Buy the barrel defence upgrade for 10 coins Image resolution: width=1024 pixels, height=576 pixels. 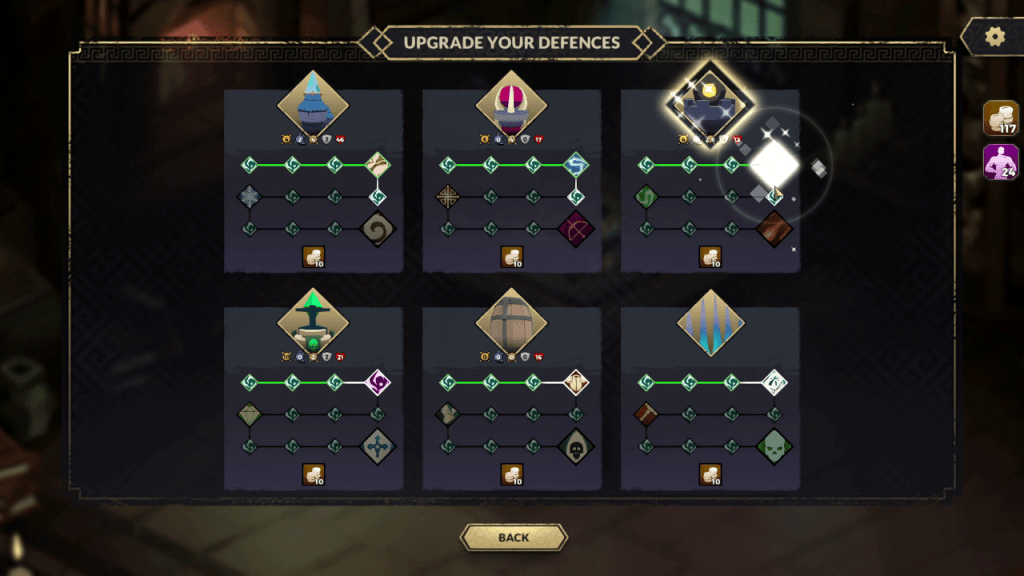(511, 475)
